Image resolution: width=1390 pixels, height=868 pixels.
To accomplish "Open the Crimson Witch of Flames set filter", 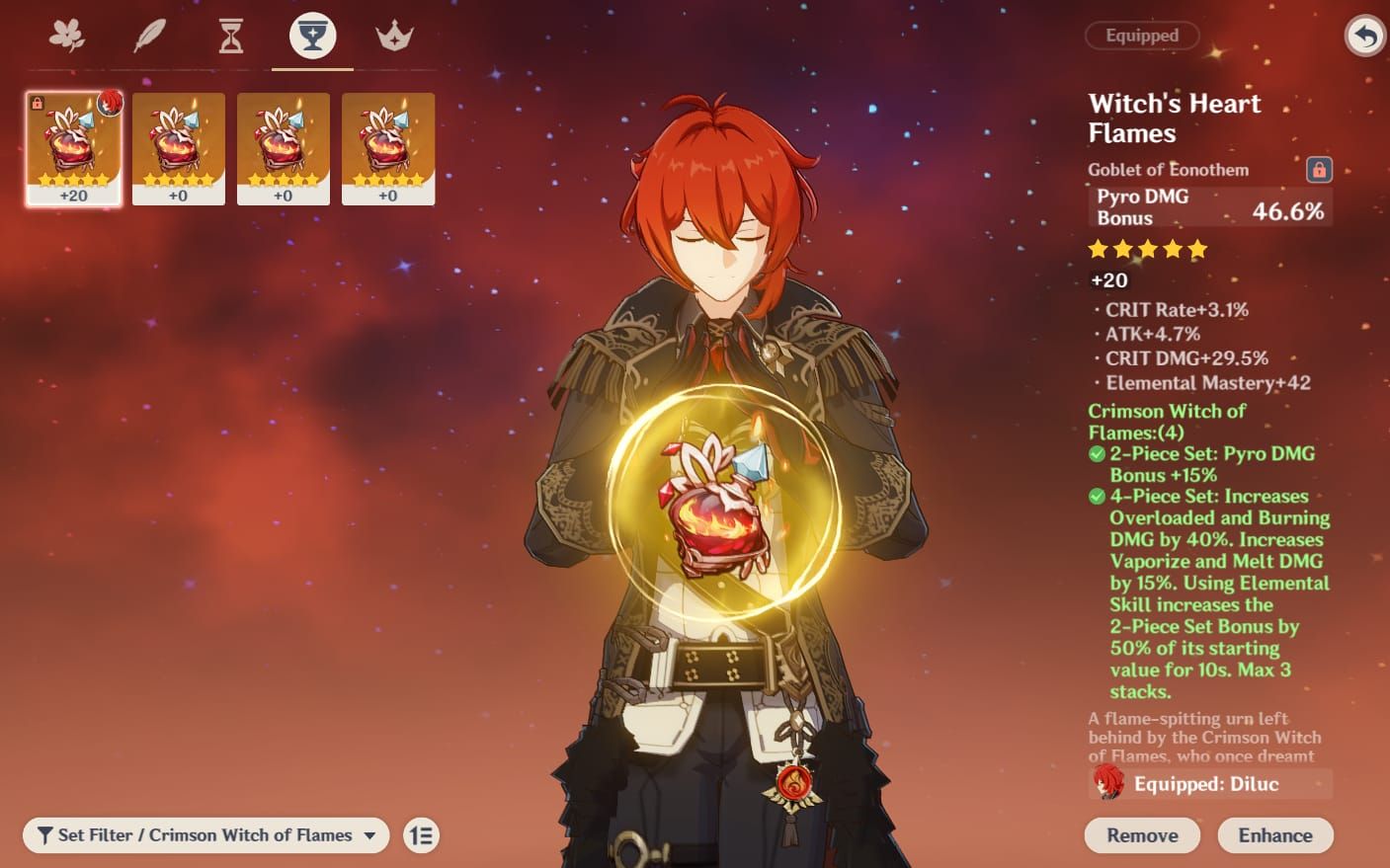I will click(x=205, y=835).
